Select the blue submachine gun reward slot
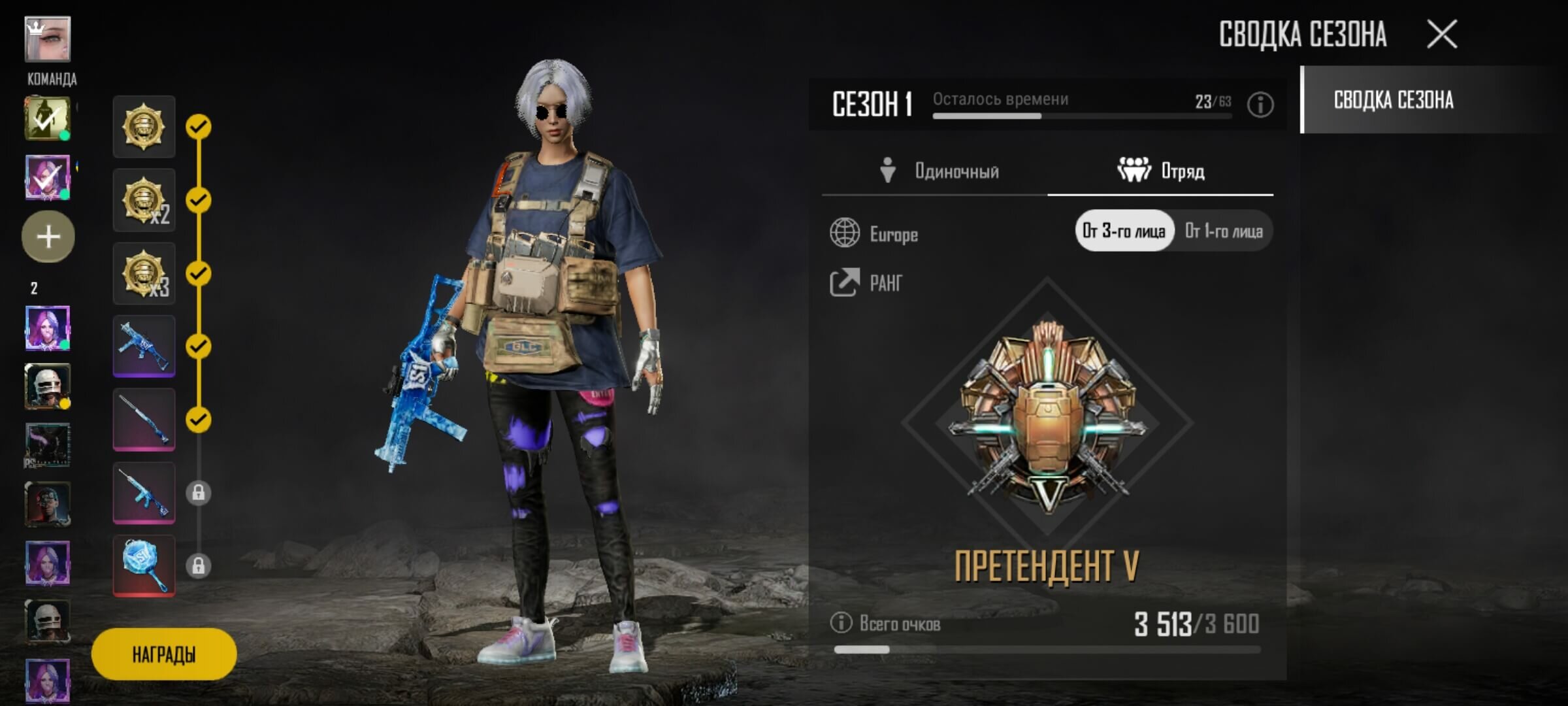The width and height of the screenshot is (1568, 706). 144,346
